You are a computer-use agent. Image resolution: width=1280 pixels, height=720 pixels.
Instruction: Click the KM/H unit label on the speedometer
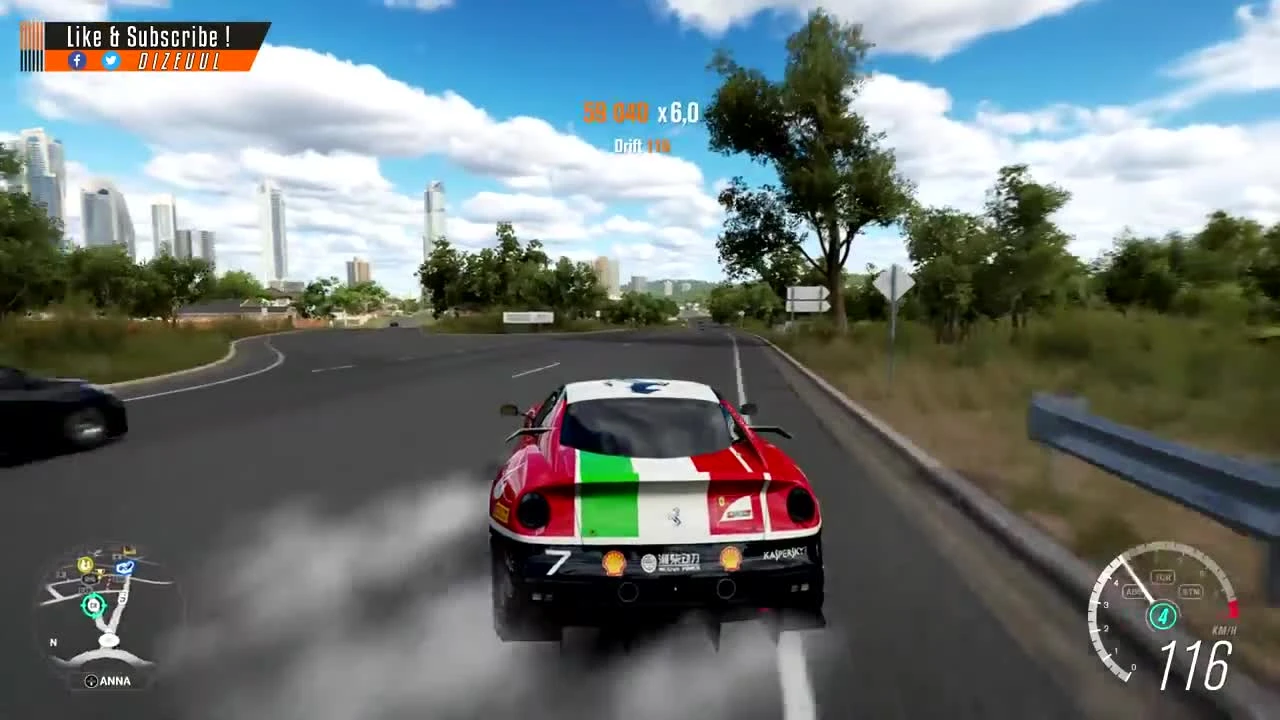(1224, 630)
